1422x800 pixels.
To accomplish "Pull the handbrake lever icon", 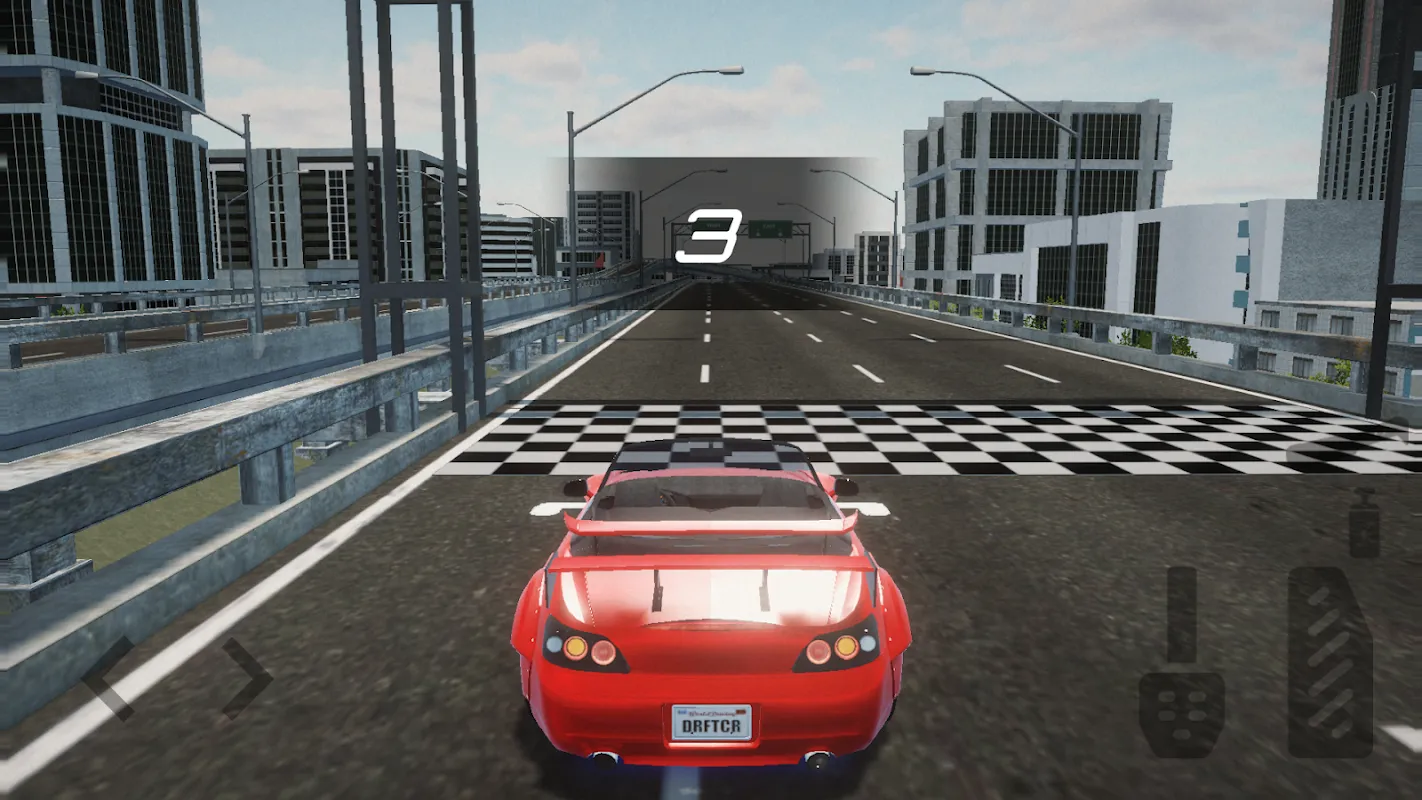I will tap(1364, 524).
